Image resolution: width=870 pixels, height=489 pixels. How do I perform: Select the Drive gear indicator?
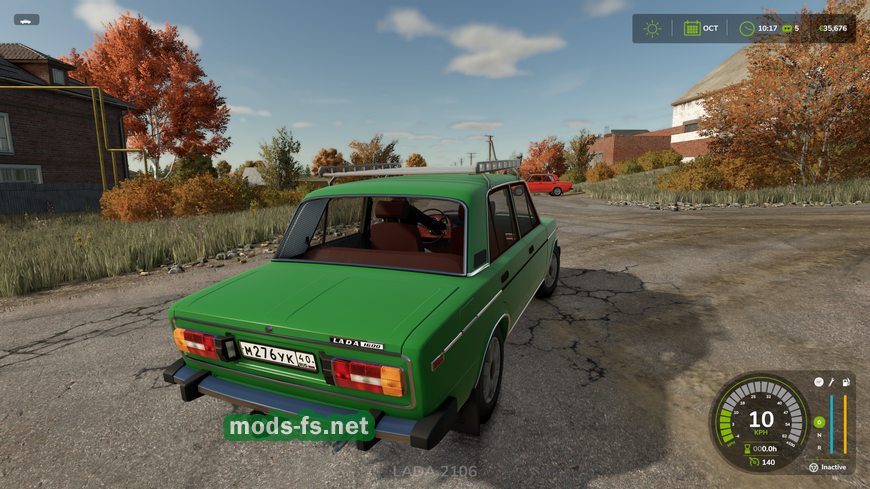pos(819,422)
